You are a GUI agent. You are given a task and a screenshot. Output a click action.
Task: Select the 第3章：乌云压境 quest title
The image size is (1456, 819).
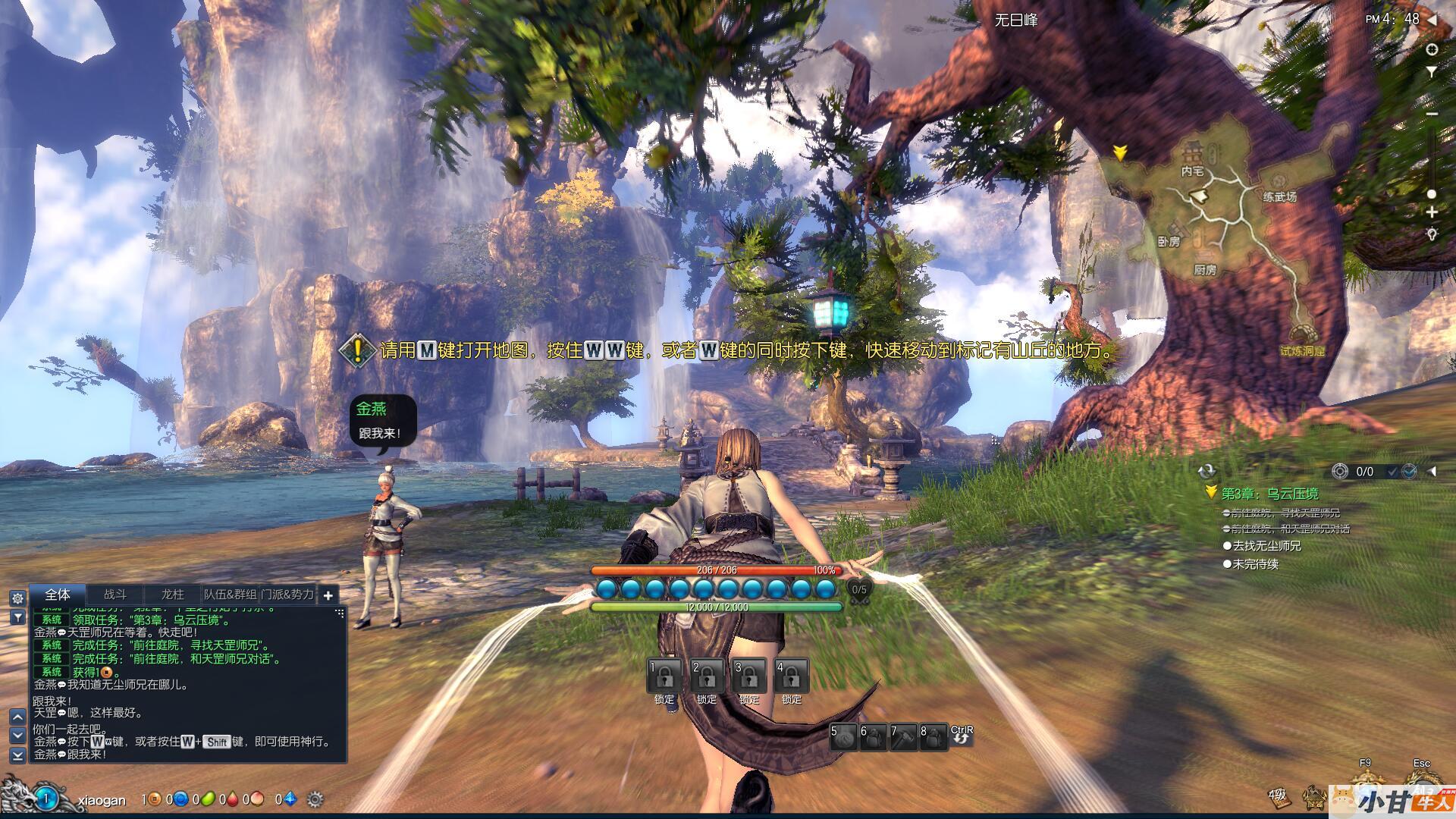tap(1269, 494)
